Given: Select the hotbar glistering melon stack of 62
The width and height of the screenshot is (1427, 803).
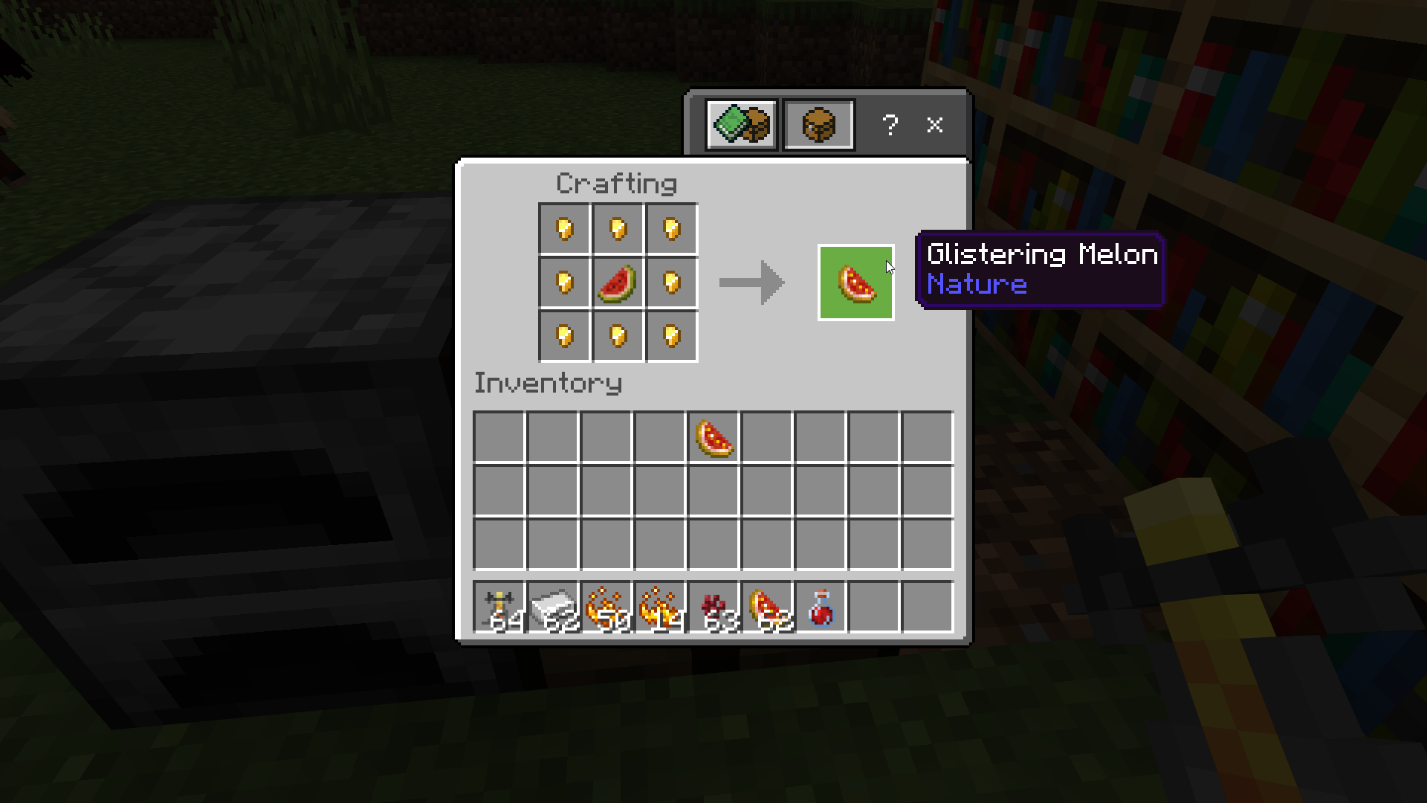Looking at the screenshot, I should [768, 608].
